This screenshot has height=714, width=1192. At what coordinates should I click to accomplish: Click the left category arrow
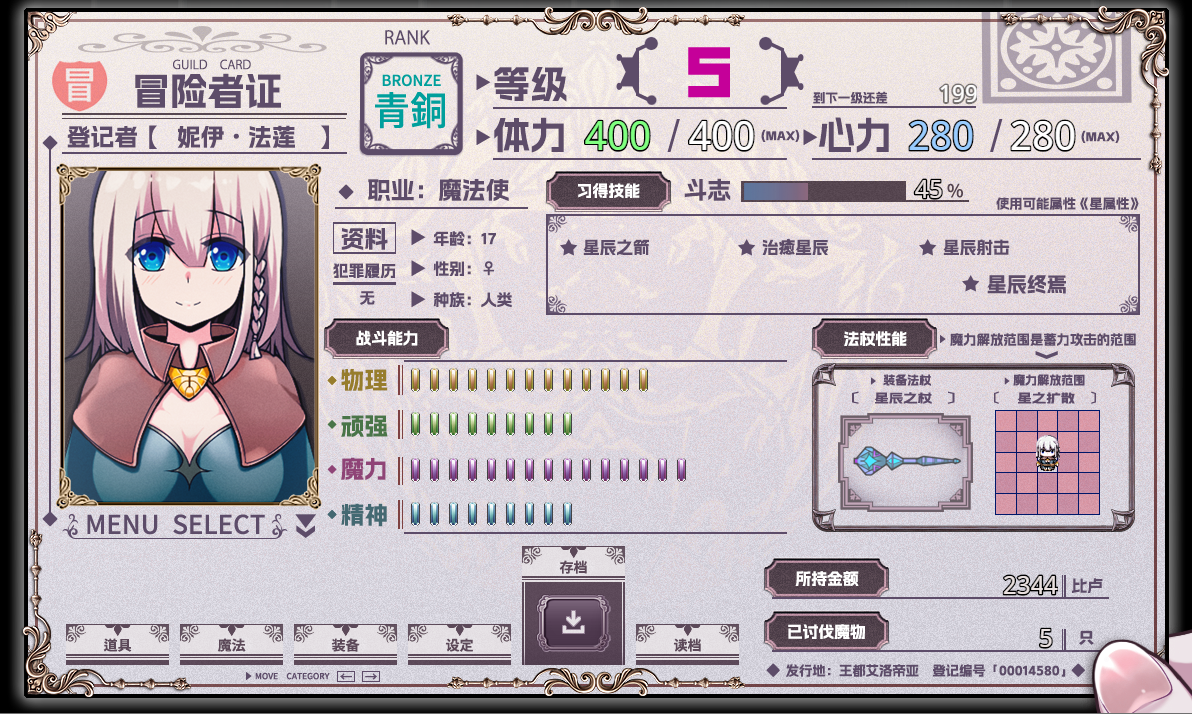[x=346, y=677]
